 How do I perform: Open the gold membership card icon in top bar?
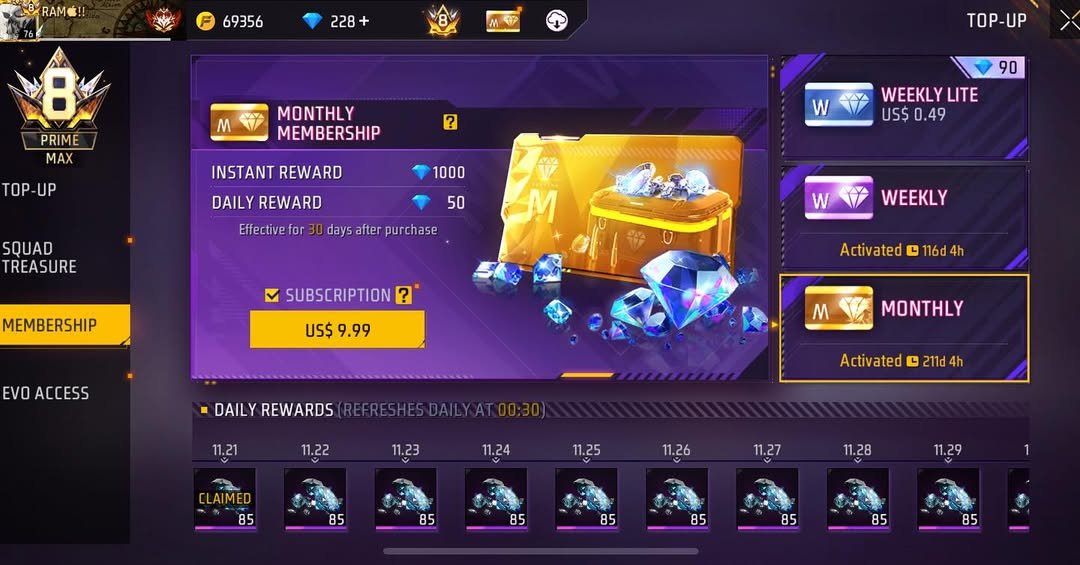[x=503, y=21]
